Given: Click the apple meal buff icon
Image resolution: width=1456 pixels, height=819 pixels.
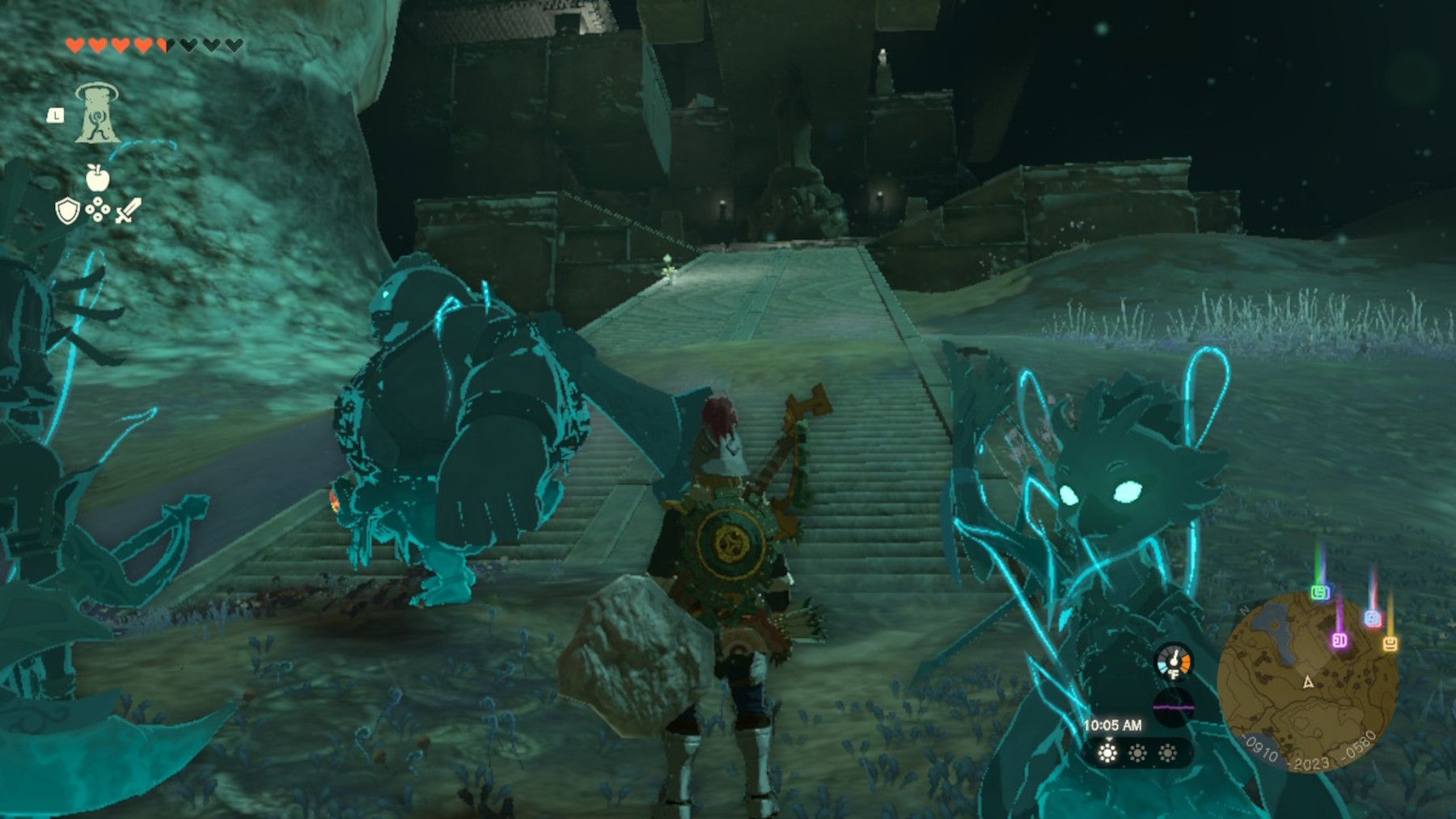Looking at the screenshot, I should click(x=97, y=178).
